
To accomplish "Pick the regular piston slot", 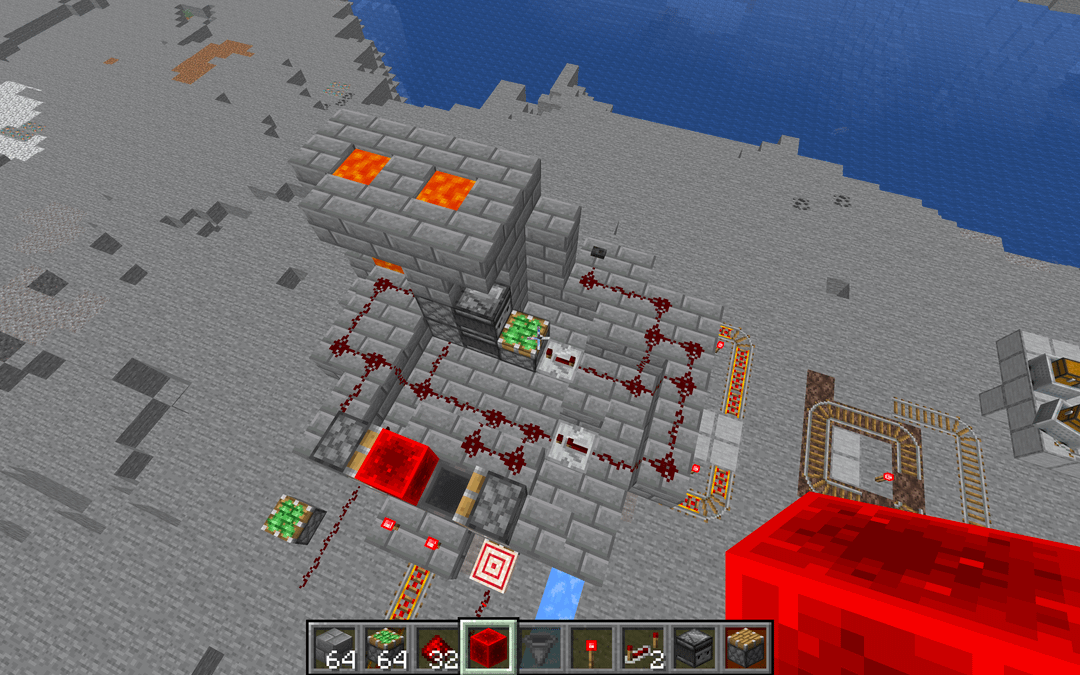I will pos(747,648).
